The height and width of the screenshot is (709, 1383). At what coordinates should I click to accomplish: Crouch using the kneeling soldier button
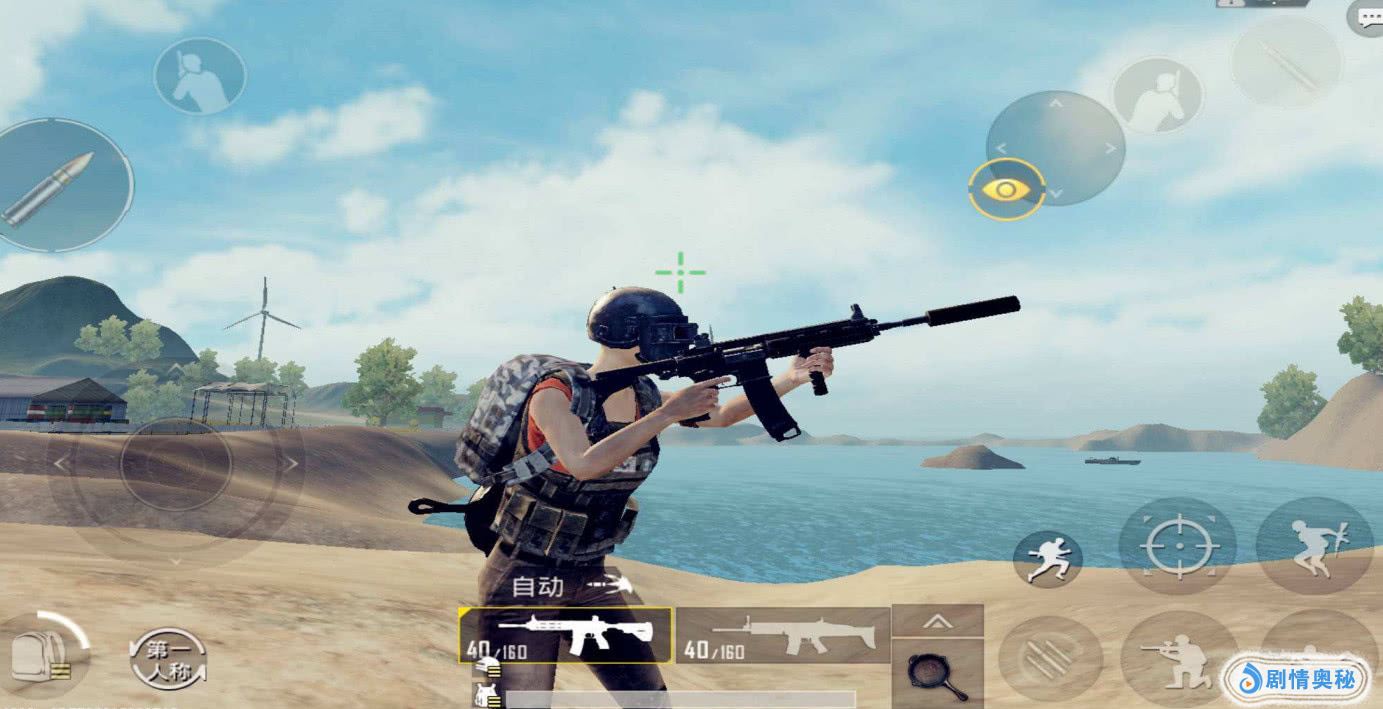pos(1179,660)
